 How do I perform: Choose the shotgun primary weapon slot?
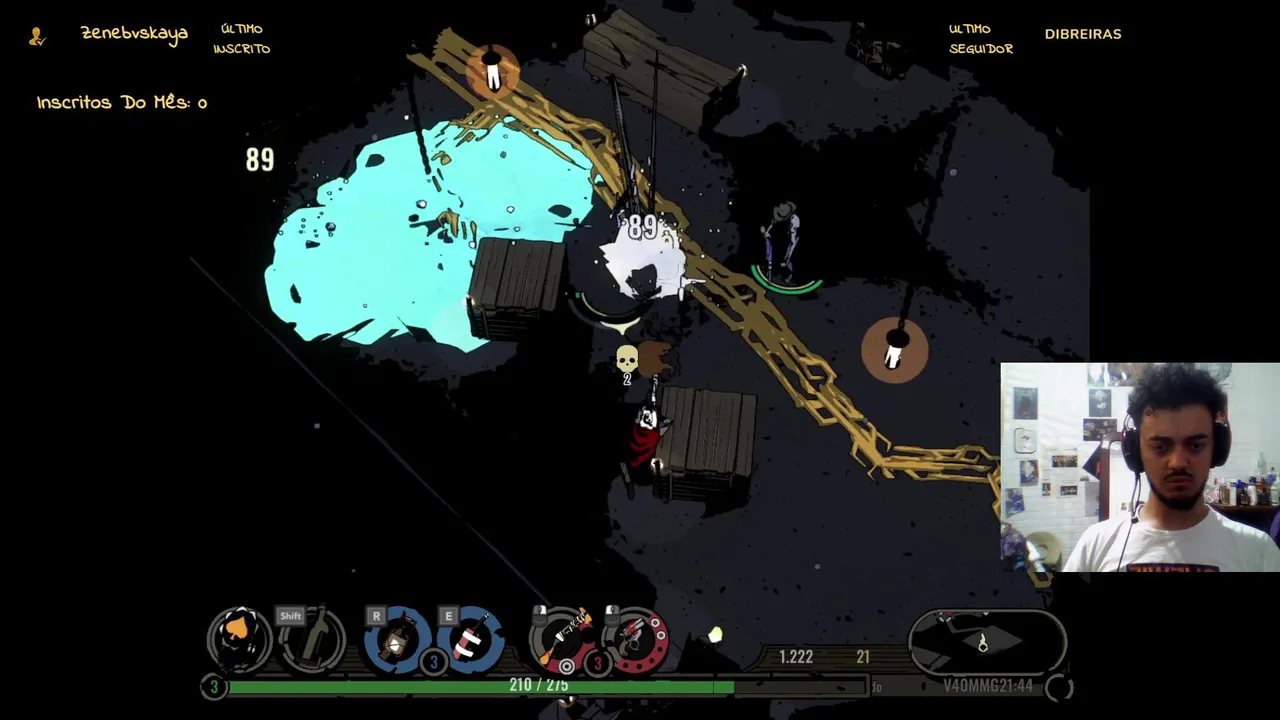pos(563,638)
